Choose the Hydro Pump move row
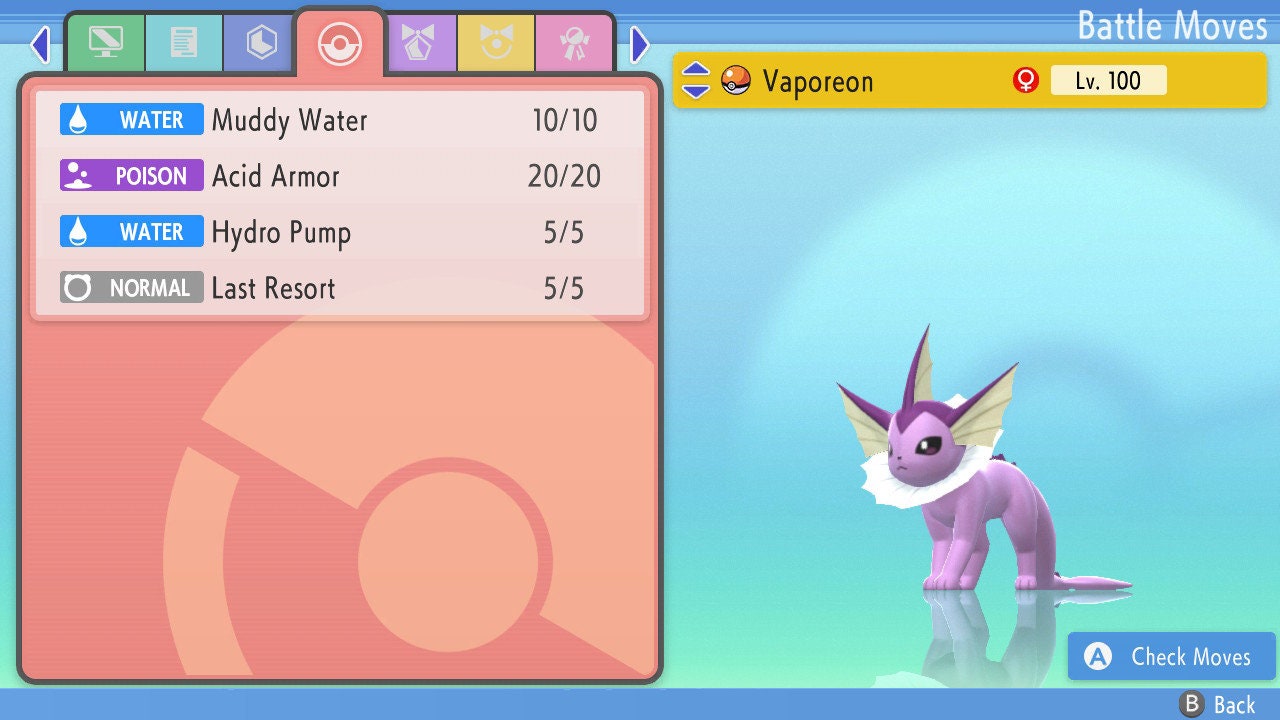The width and height of the screenshot is (1280, 720). coord(340,233)
